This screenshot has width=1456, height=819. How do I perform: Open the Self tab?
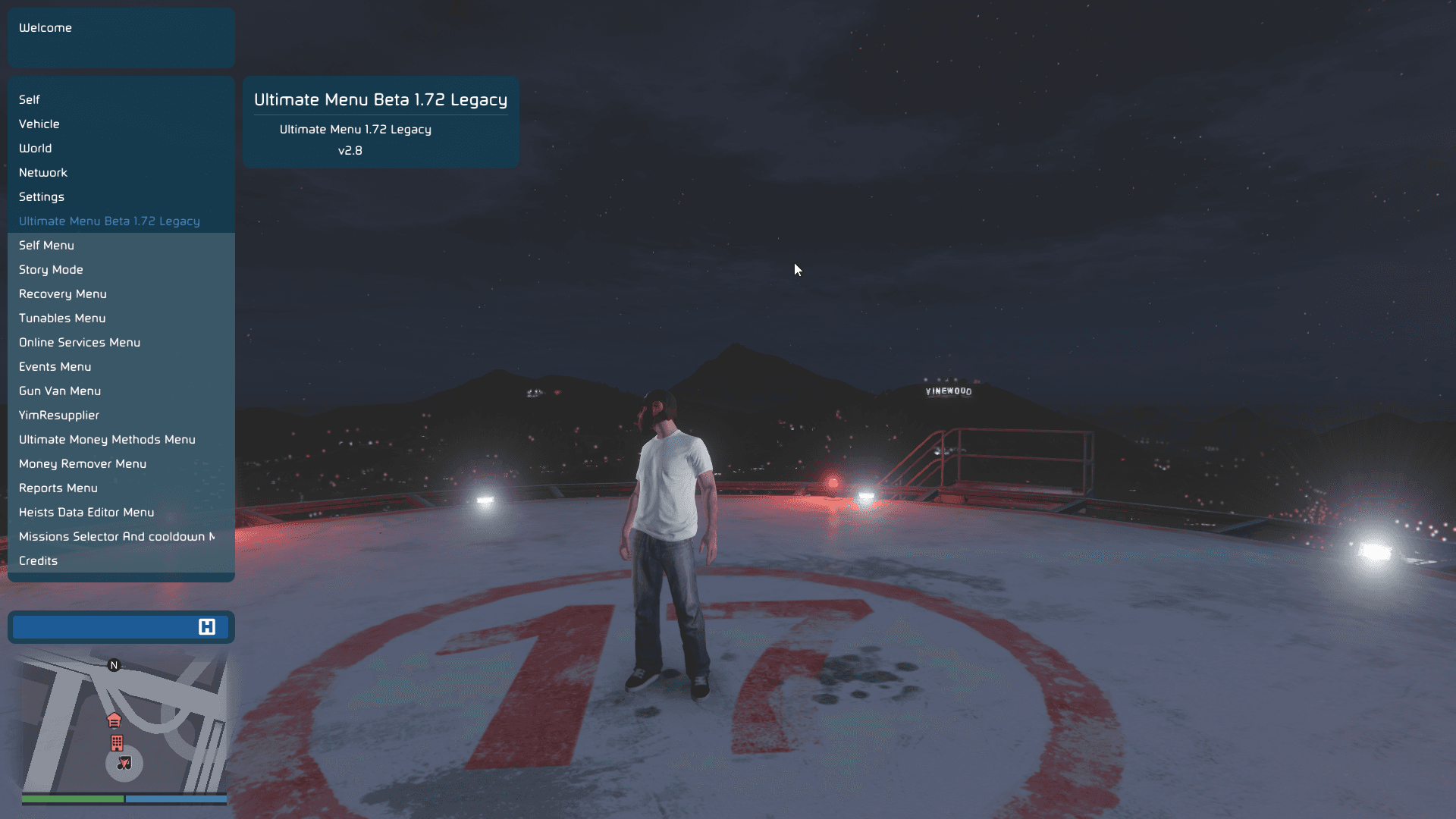pyautogui.click(x=30, y=99)
